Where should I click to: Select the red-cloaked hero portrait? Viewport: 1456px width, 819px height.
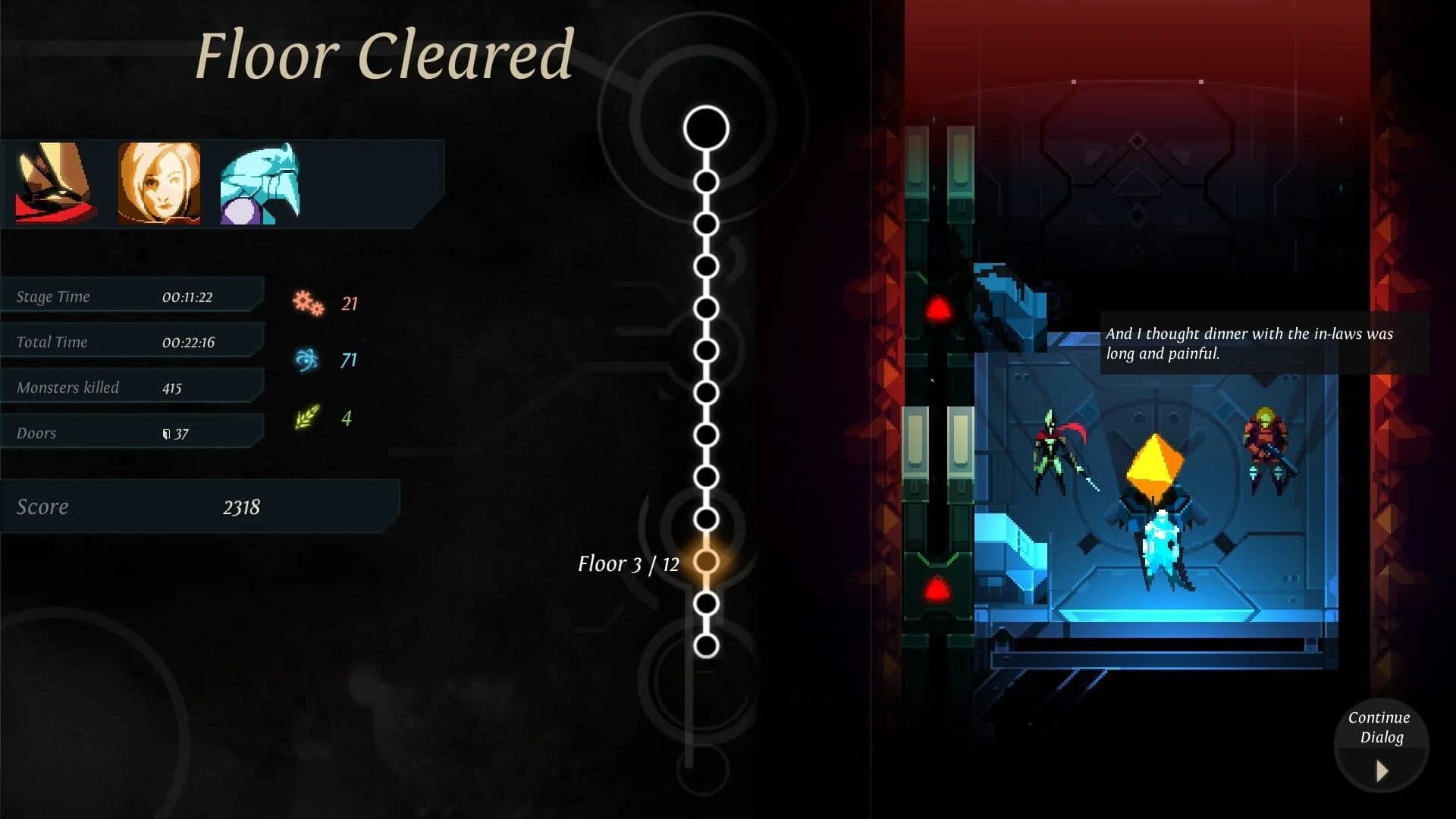pos(52,184)
